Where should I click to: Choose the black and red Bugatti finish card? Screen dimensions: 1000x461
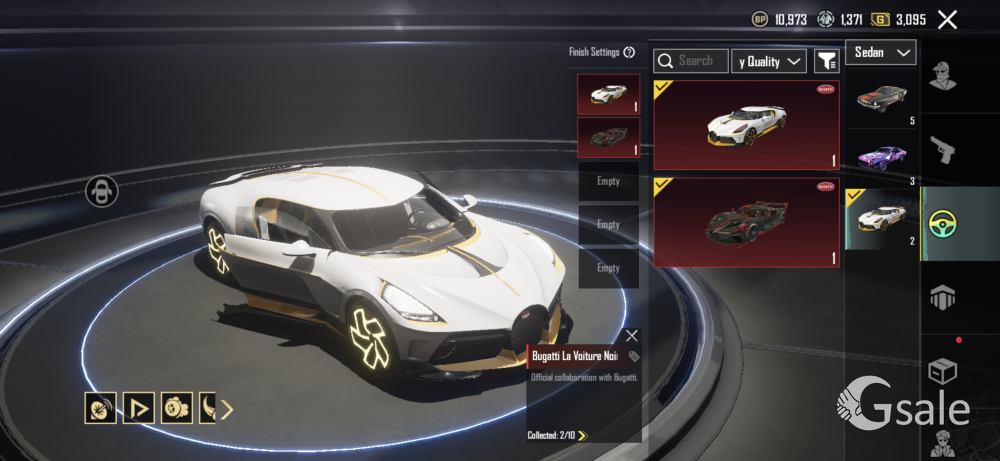[x=746, y=223]
